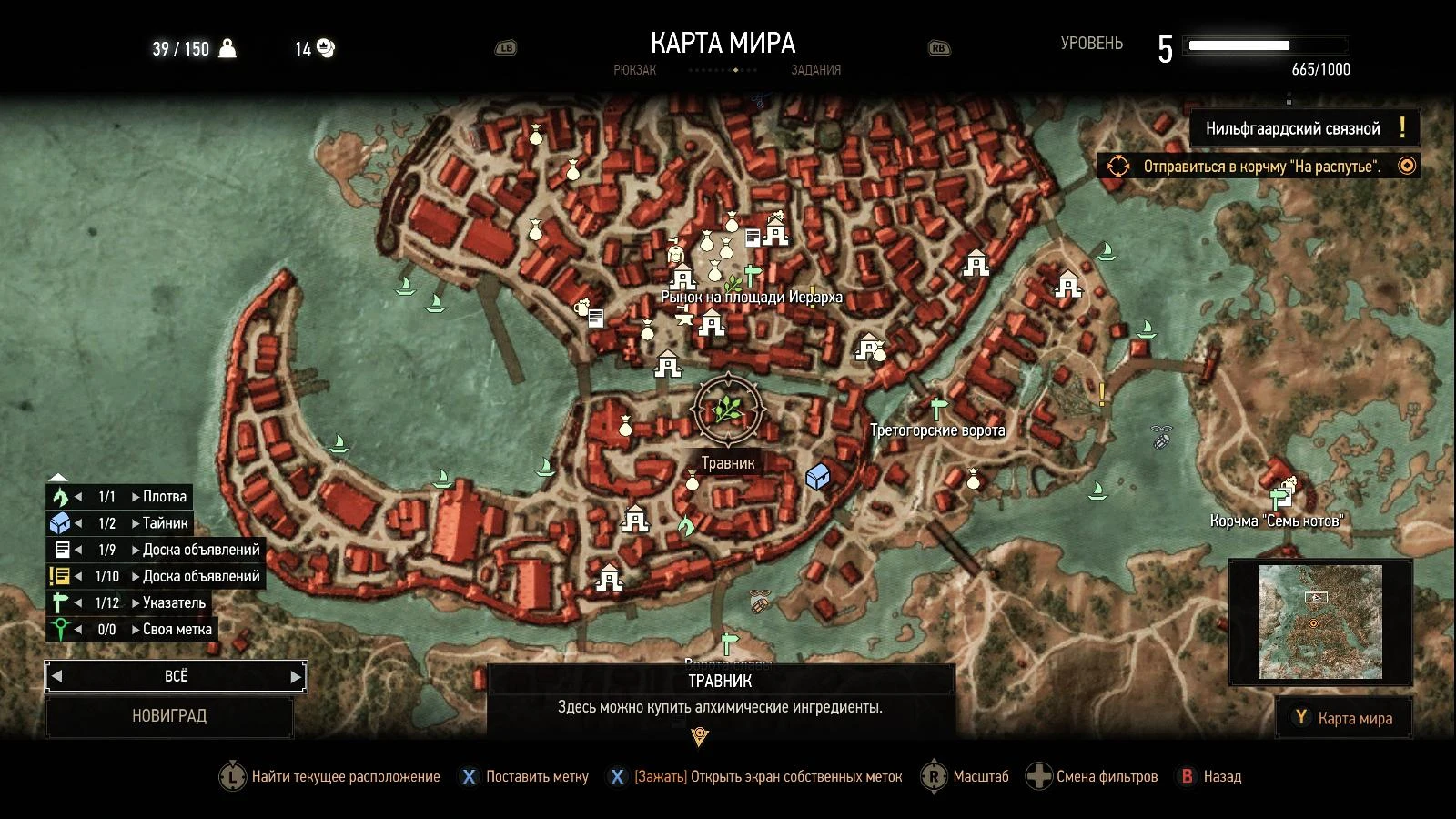Select the Плотва horse icon in the legend
This screenshot has width=1456, height=819.
[x=60, y=496]
